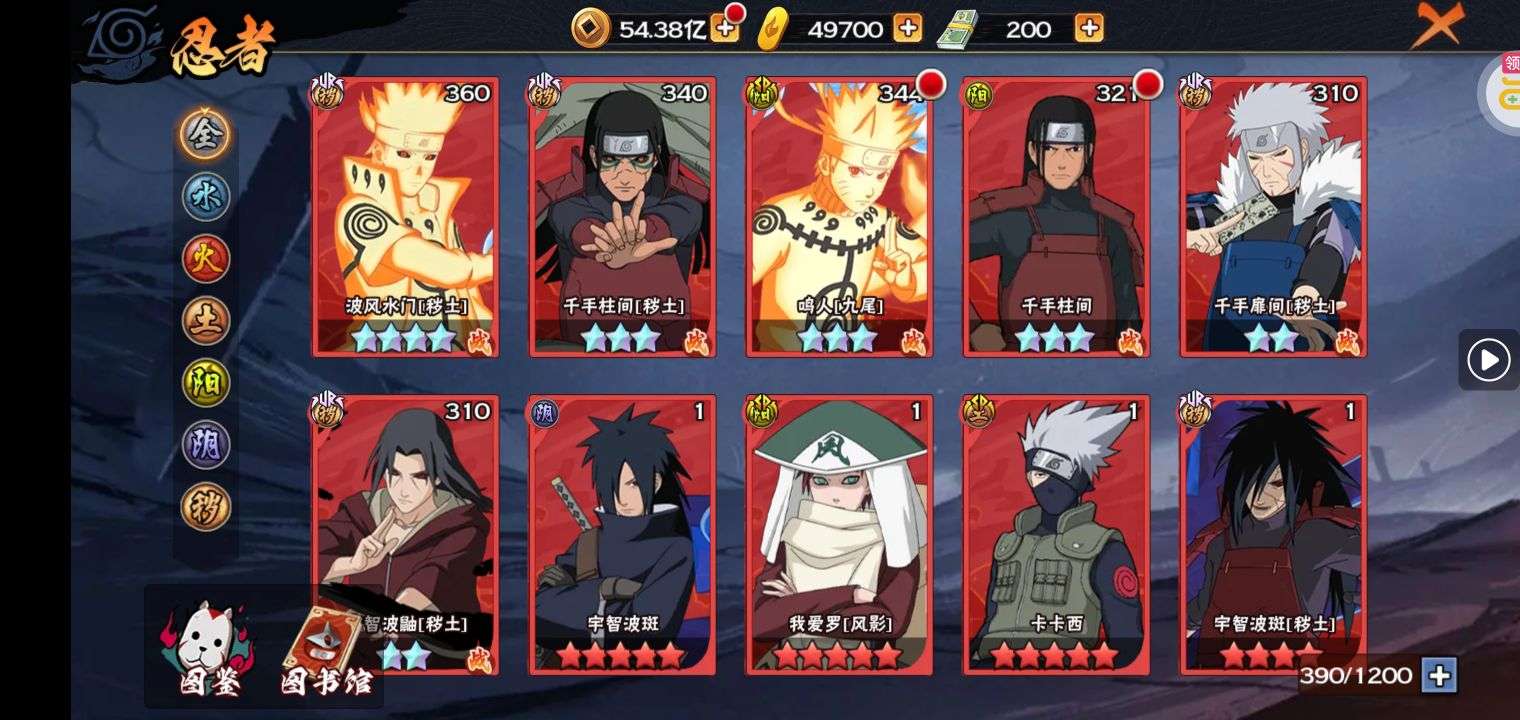Add more gold coins with the plus button

(724, 29)
